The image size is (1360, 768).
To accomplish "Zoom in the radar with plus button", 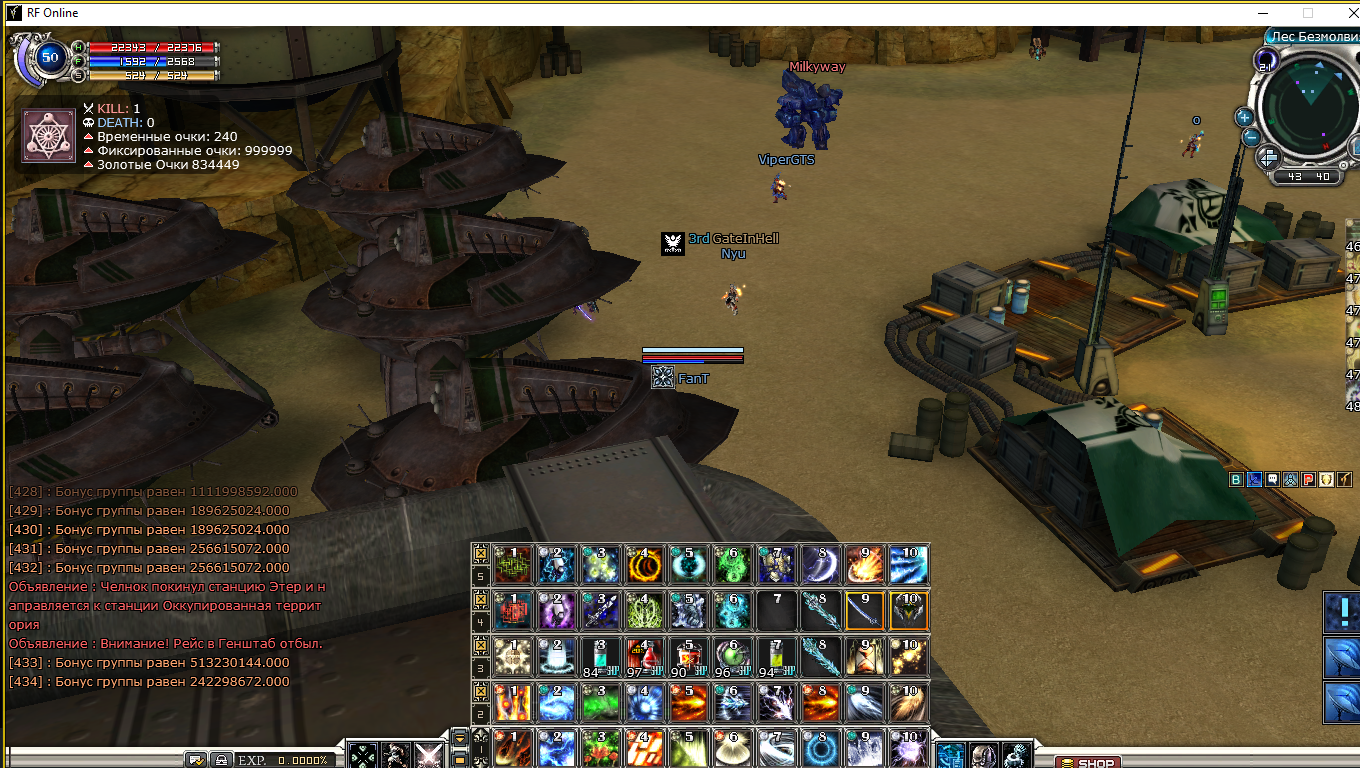I will point(1244,116).
